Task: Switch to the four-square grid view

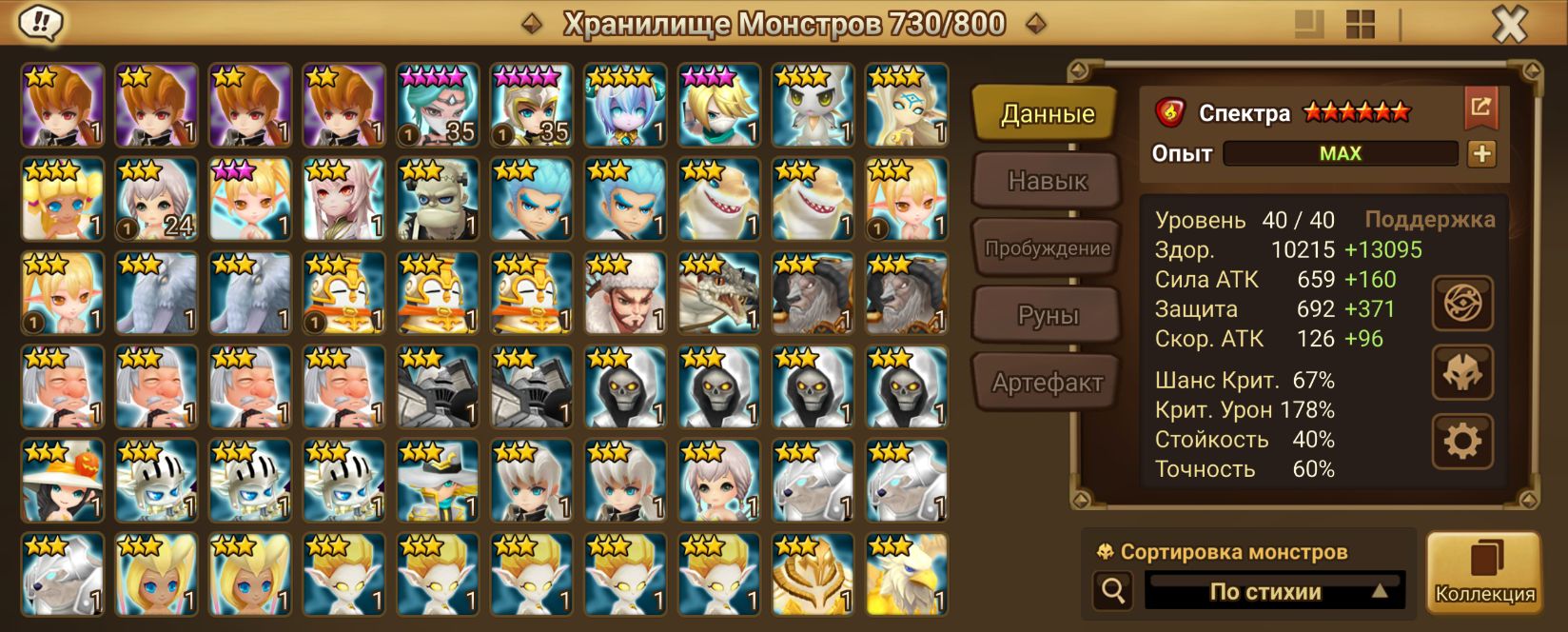Action: pyautogui.click(x=1361, y=25)
